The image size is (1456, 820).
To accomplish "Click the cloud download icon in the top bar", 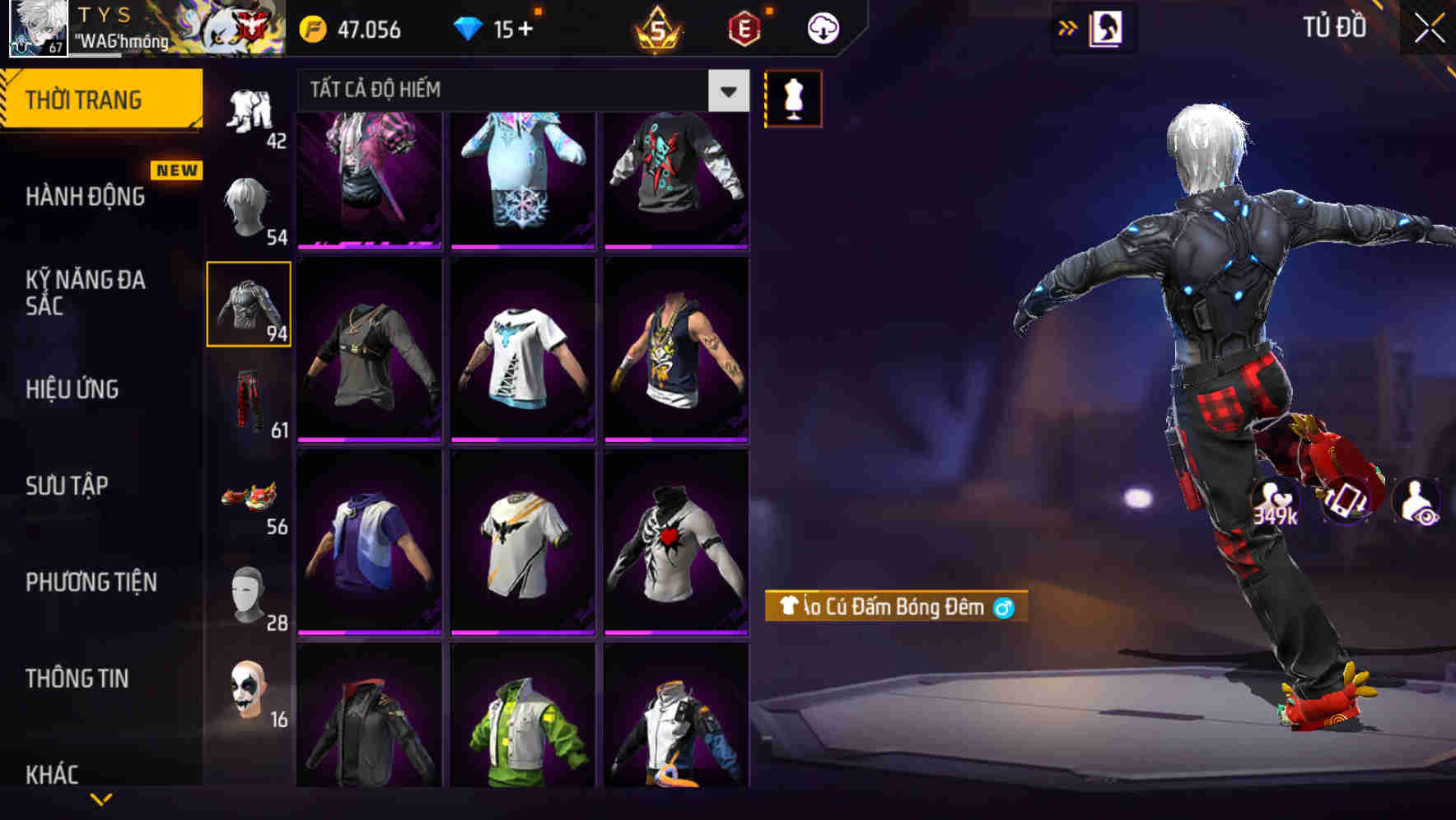I will tap(821, 27).
